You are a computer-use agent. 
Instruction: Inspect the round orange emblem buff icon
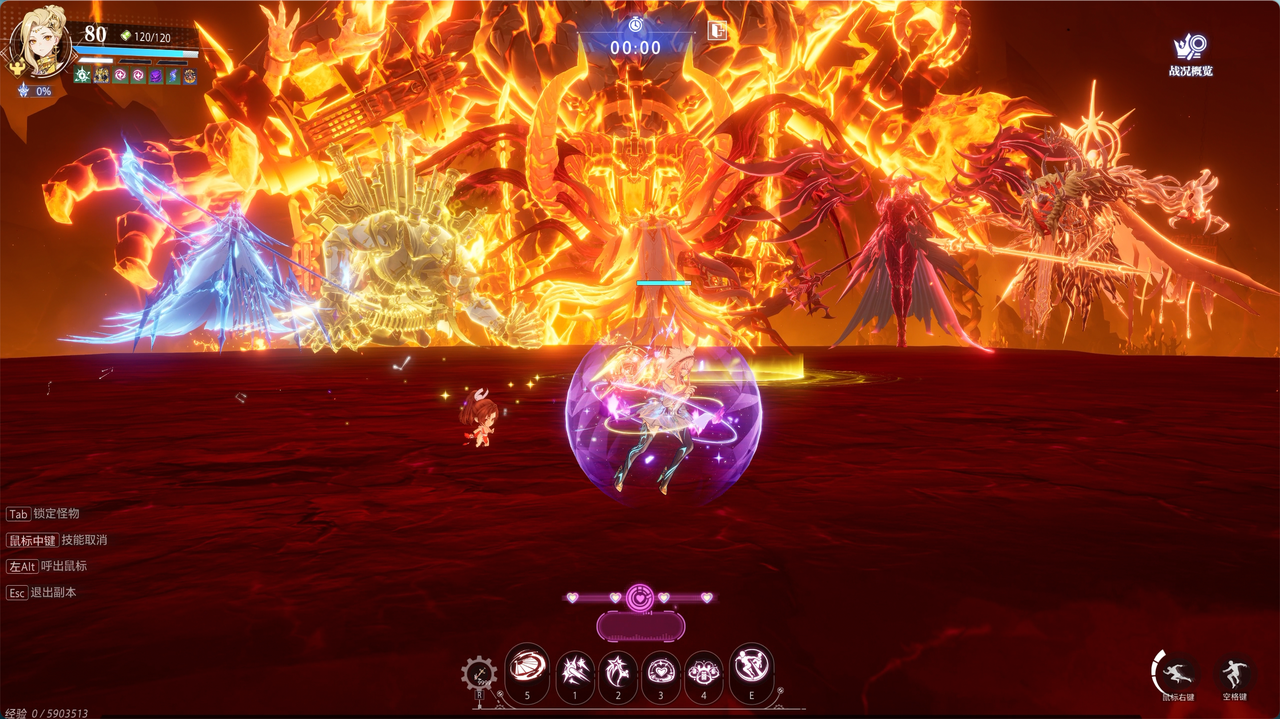190,76
